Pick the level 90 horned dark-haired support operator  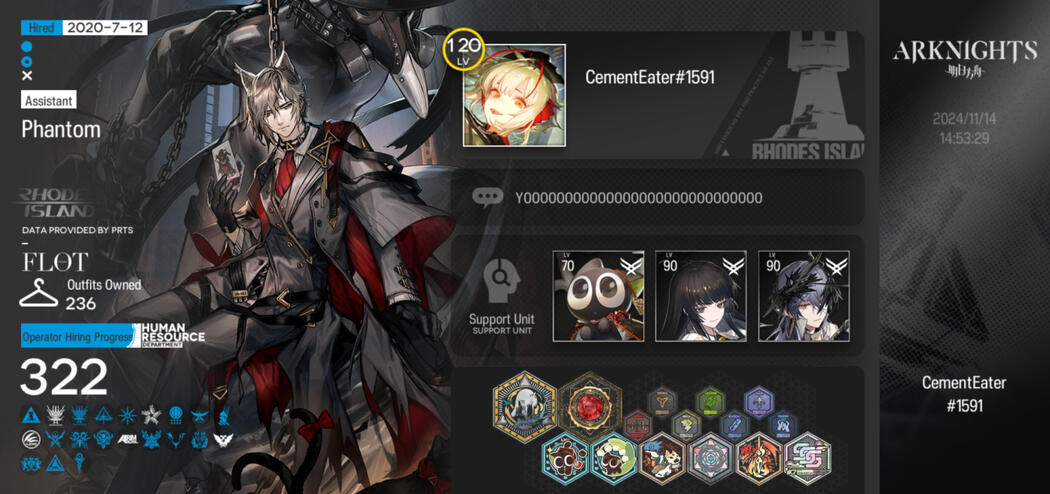point(804,296)
